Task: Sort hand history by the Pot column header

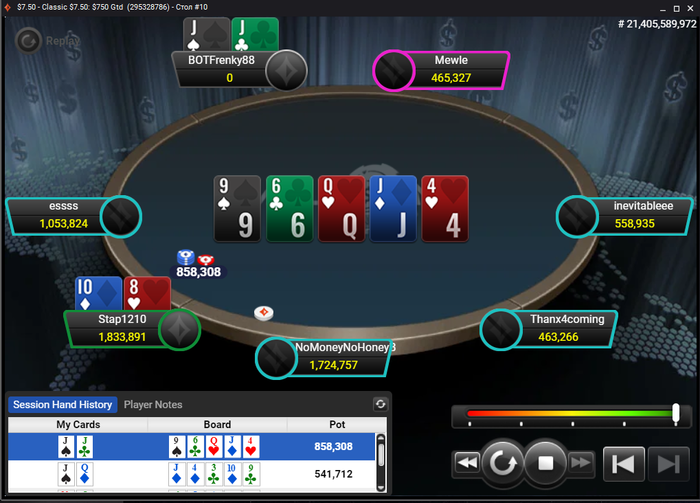Action: (x=330, y=425)
